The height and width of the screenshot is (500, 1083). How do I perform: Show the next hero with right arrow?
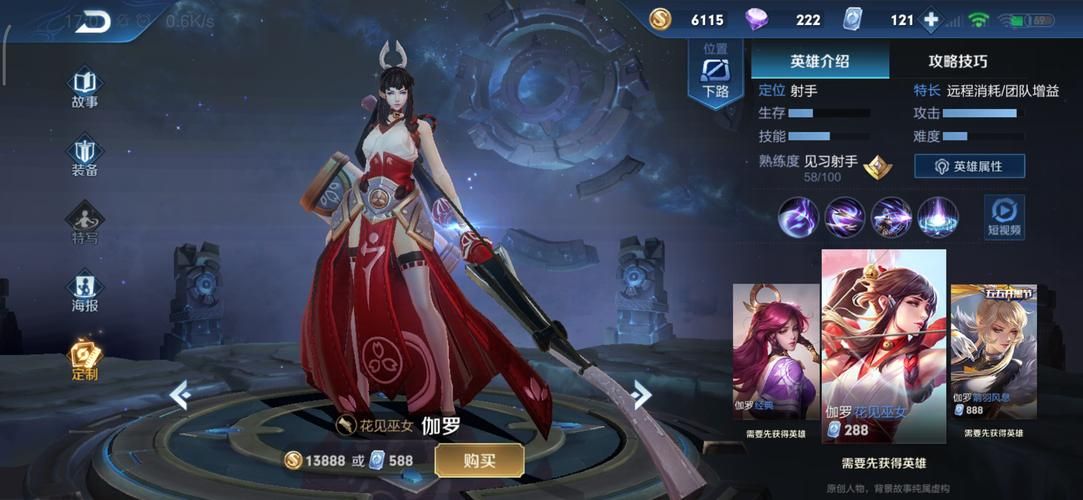641,395
